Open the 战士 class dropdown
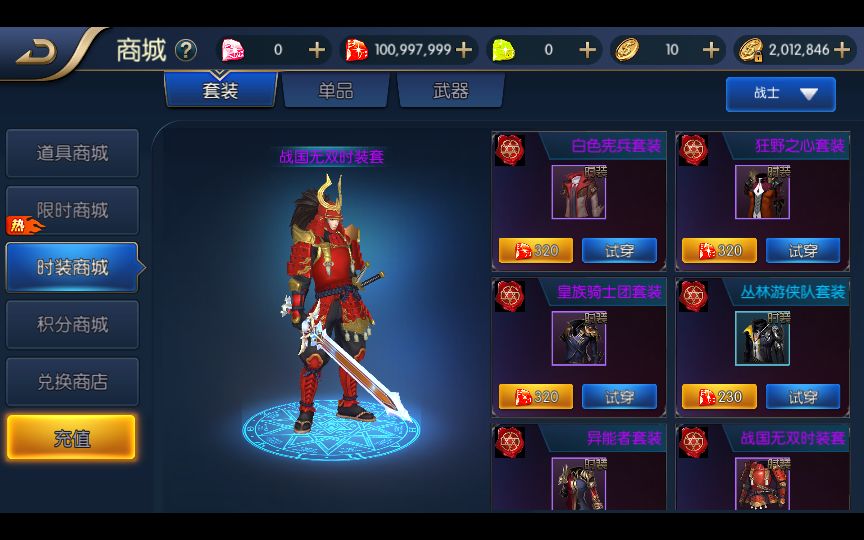The height and width of the screenshot is (540, 864). 780,93
